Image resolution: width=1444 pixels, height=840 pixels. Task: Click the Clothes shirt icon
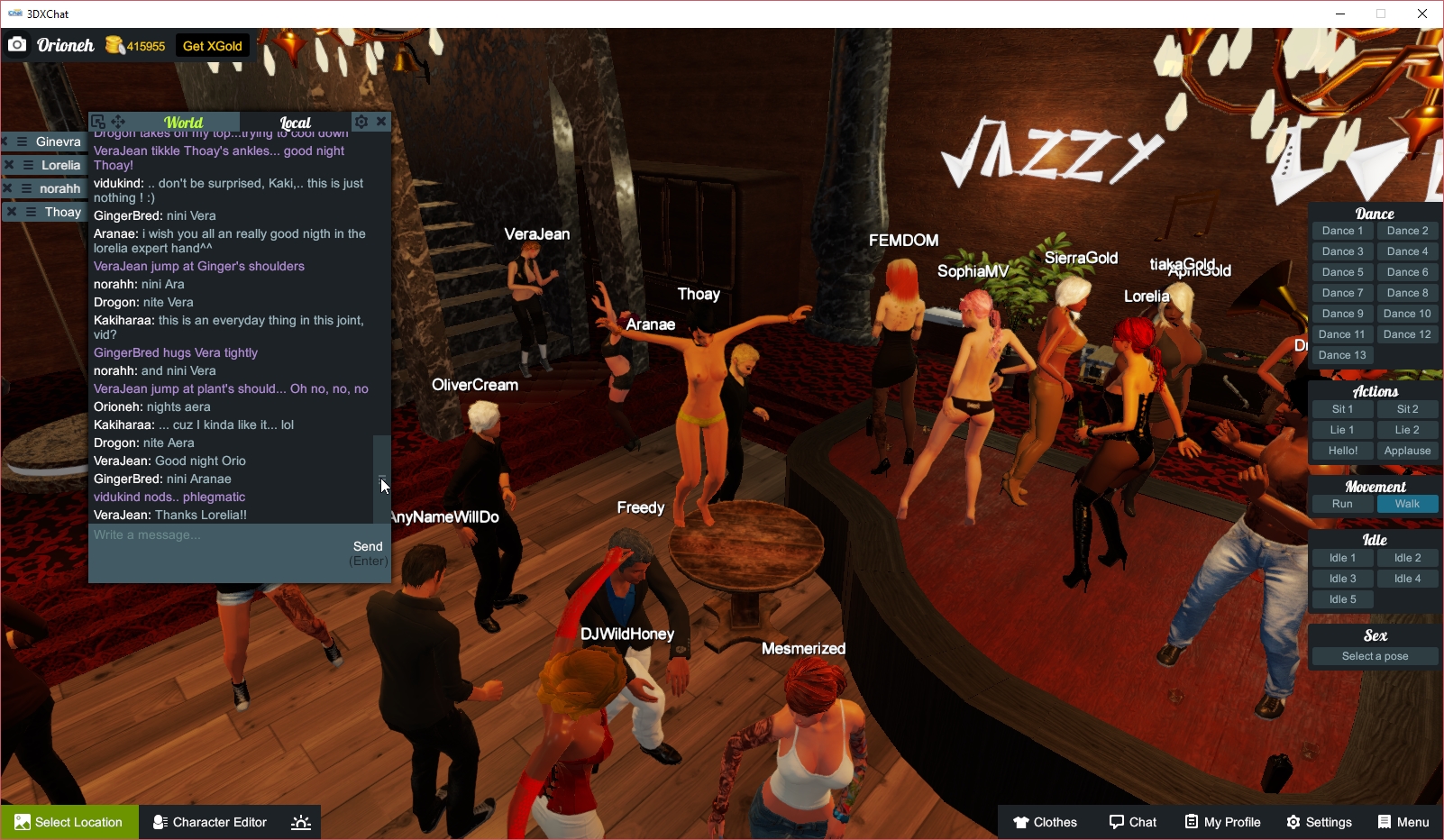tap(1021, 822)
